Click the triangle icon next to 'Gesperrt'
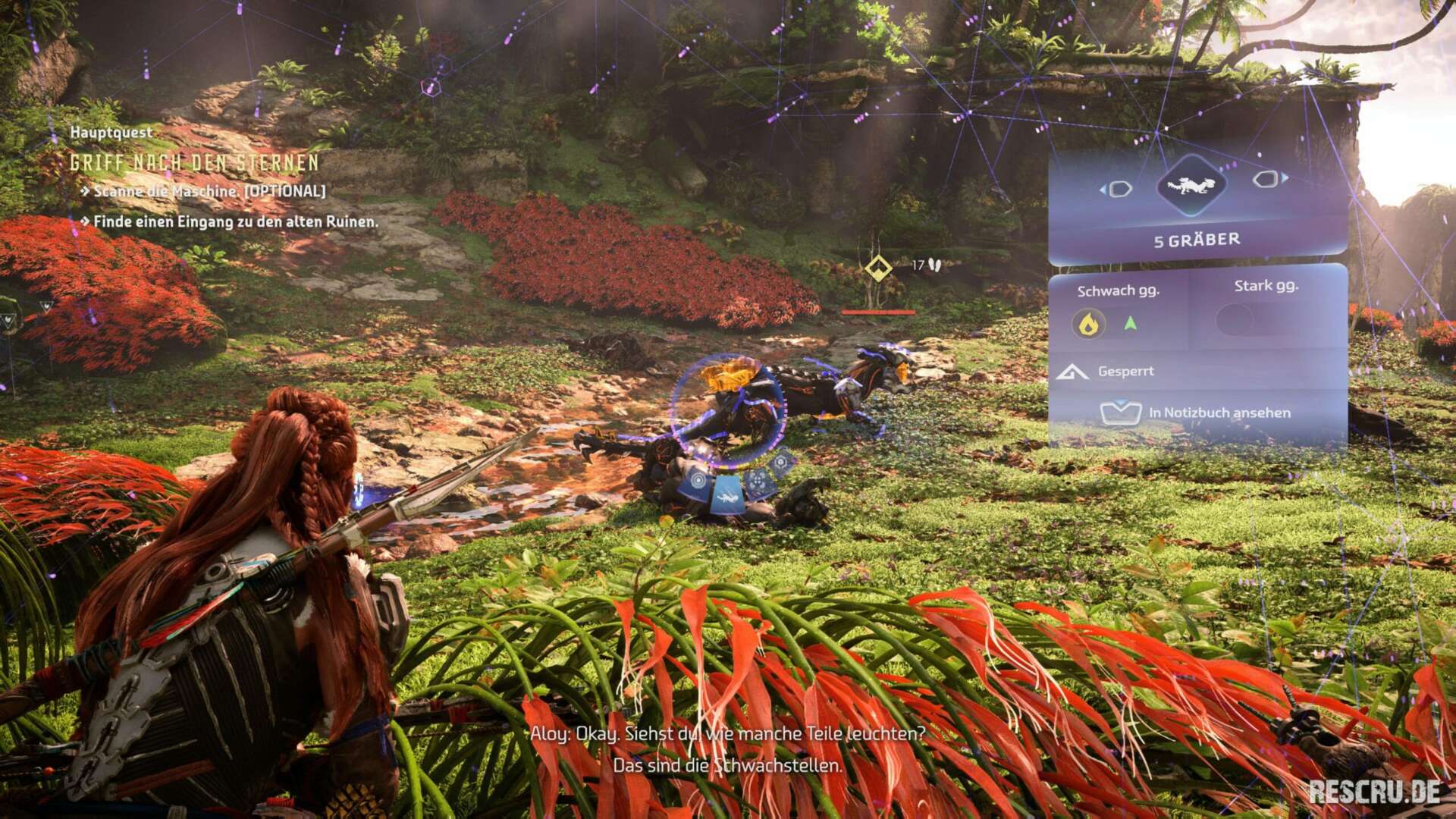This screenshot has height=819, width=1456. [1073, 373]
